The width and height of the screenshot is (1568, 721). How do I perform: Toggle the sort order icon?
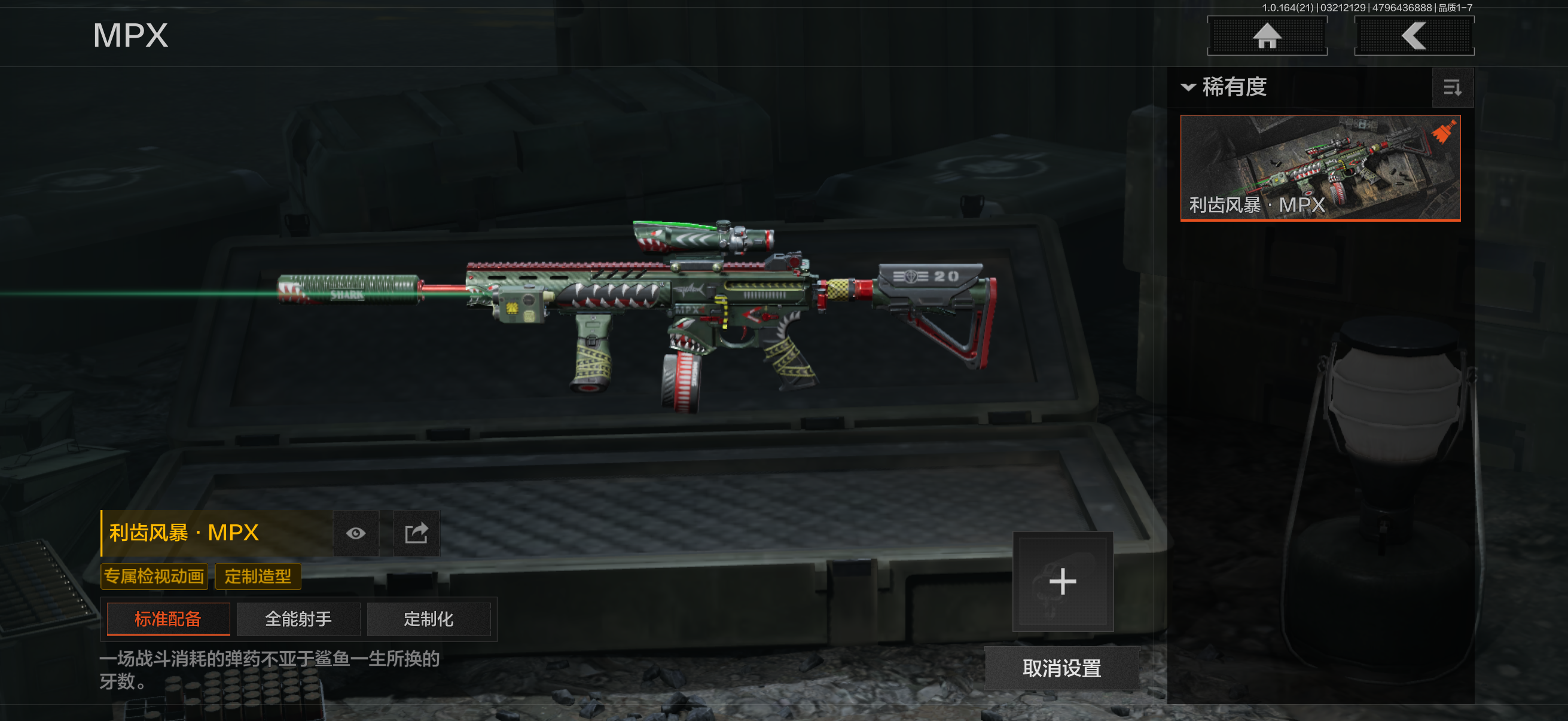tap(1452, 88)
